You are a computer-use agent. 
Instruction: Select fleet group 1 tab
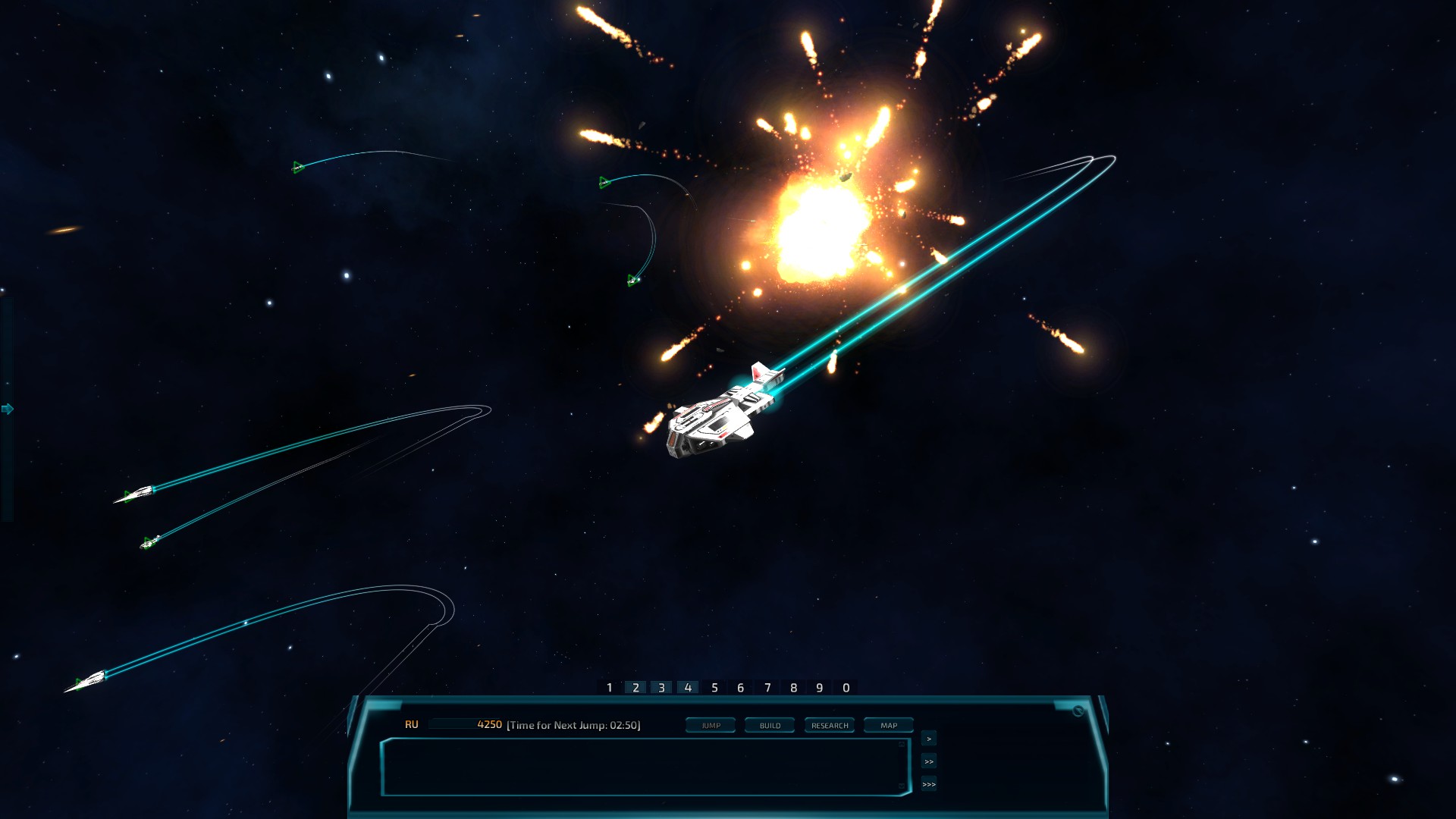tap(609, 689)
